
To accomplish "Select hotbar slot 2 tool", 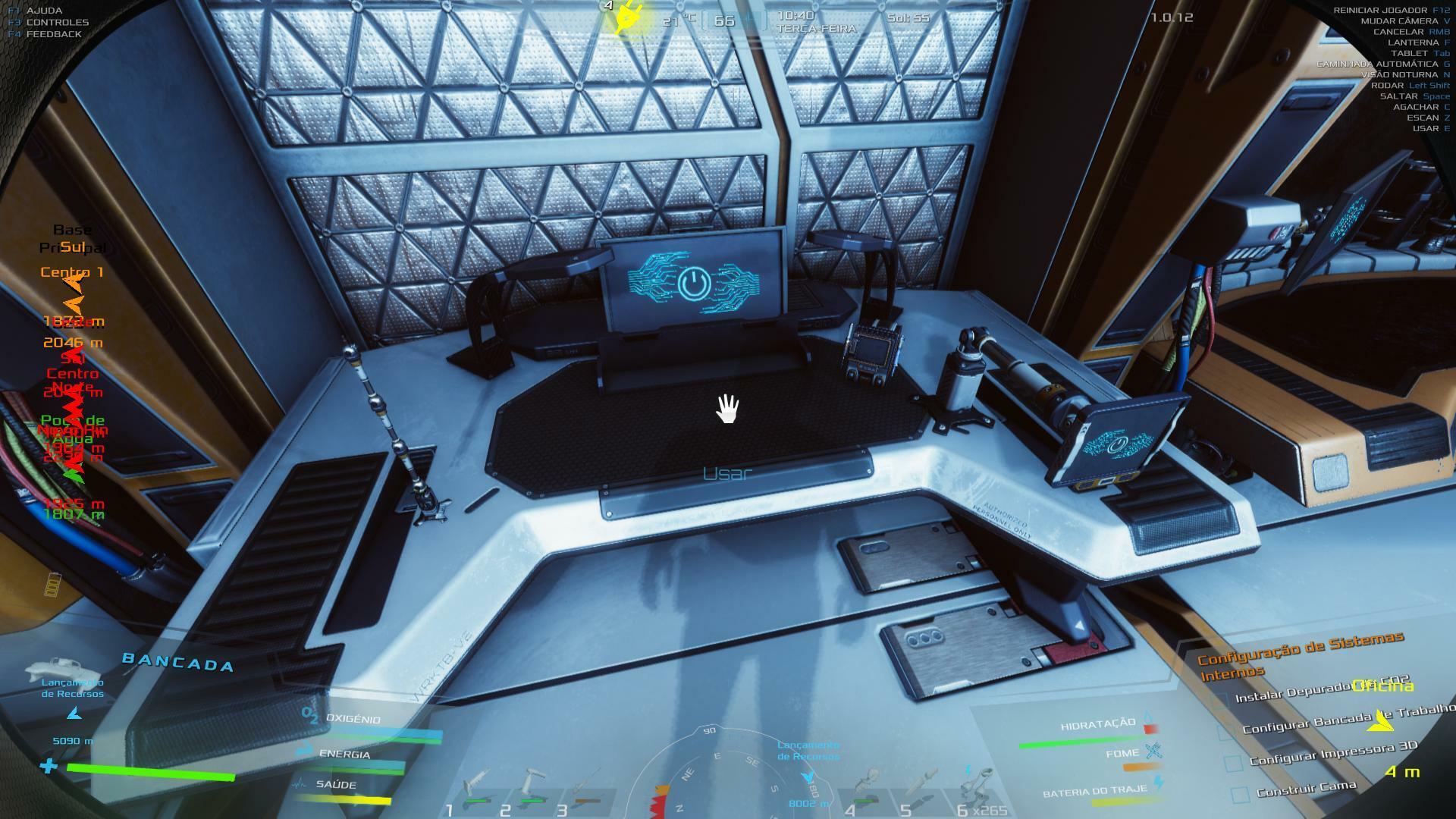I will 531,789.
